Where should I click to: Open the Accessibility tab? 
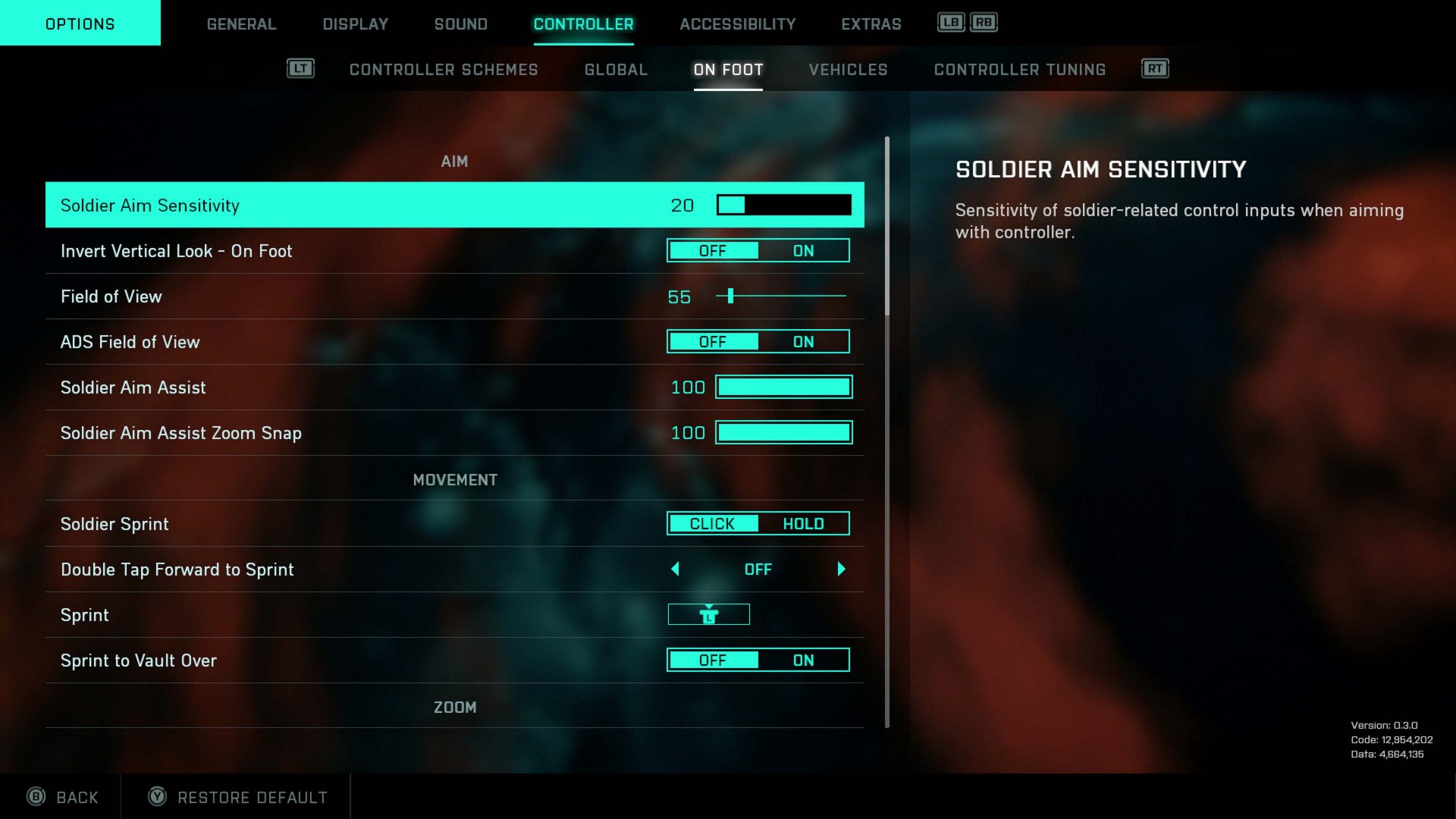click(x=737, y=24)
